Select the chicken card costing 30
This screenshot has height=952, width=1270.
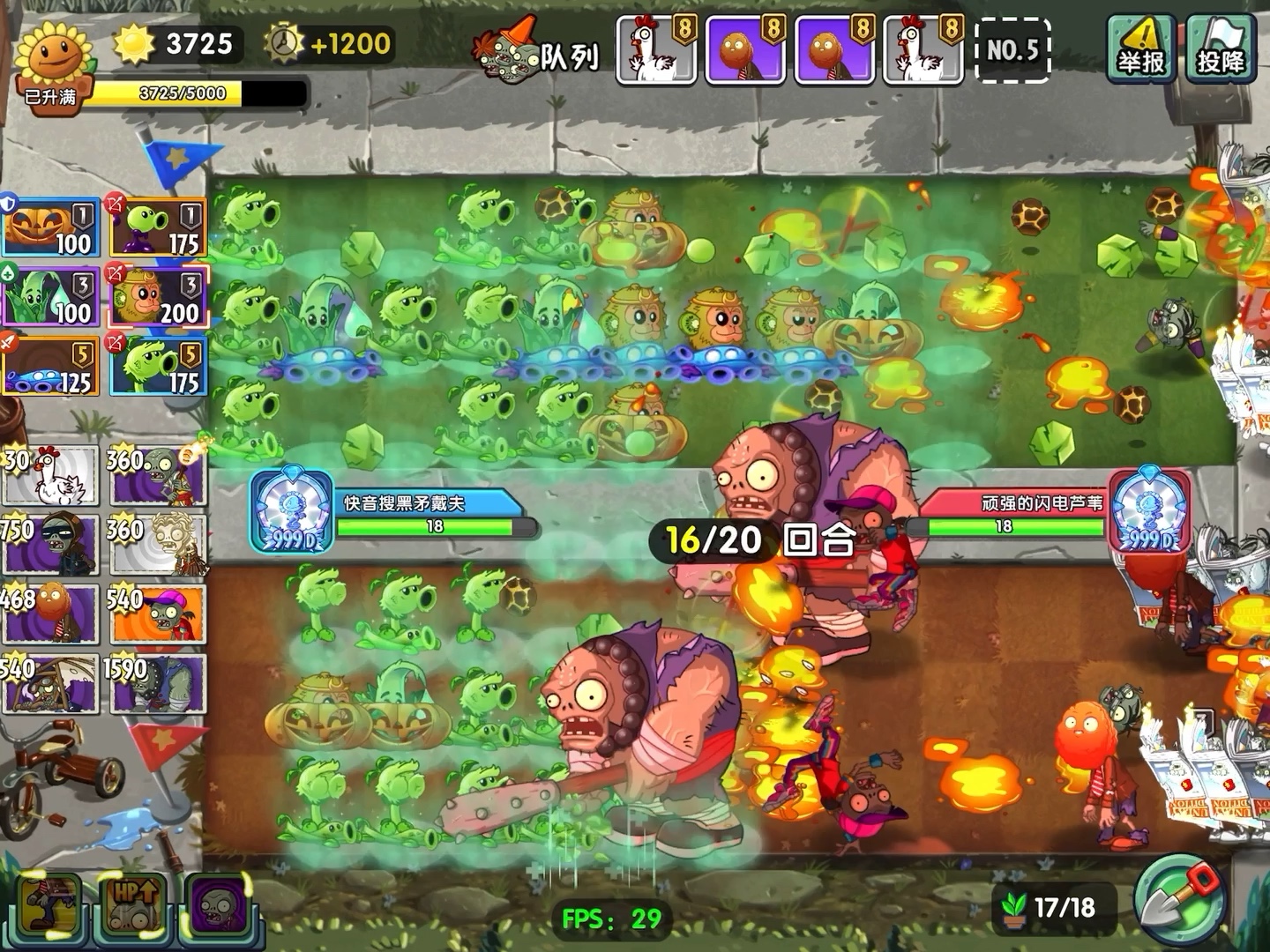click(x=50, y=476)
